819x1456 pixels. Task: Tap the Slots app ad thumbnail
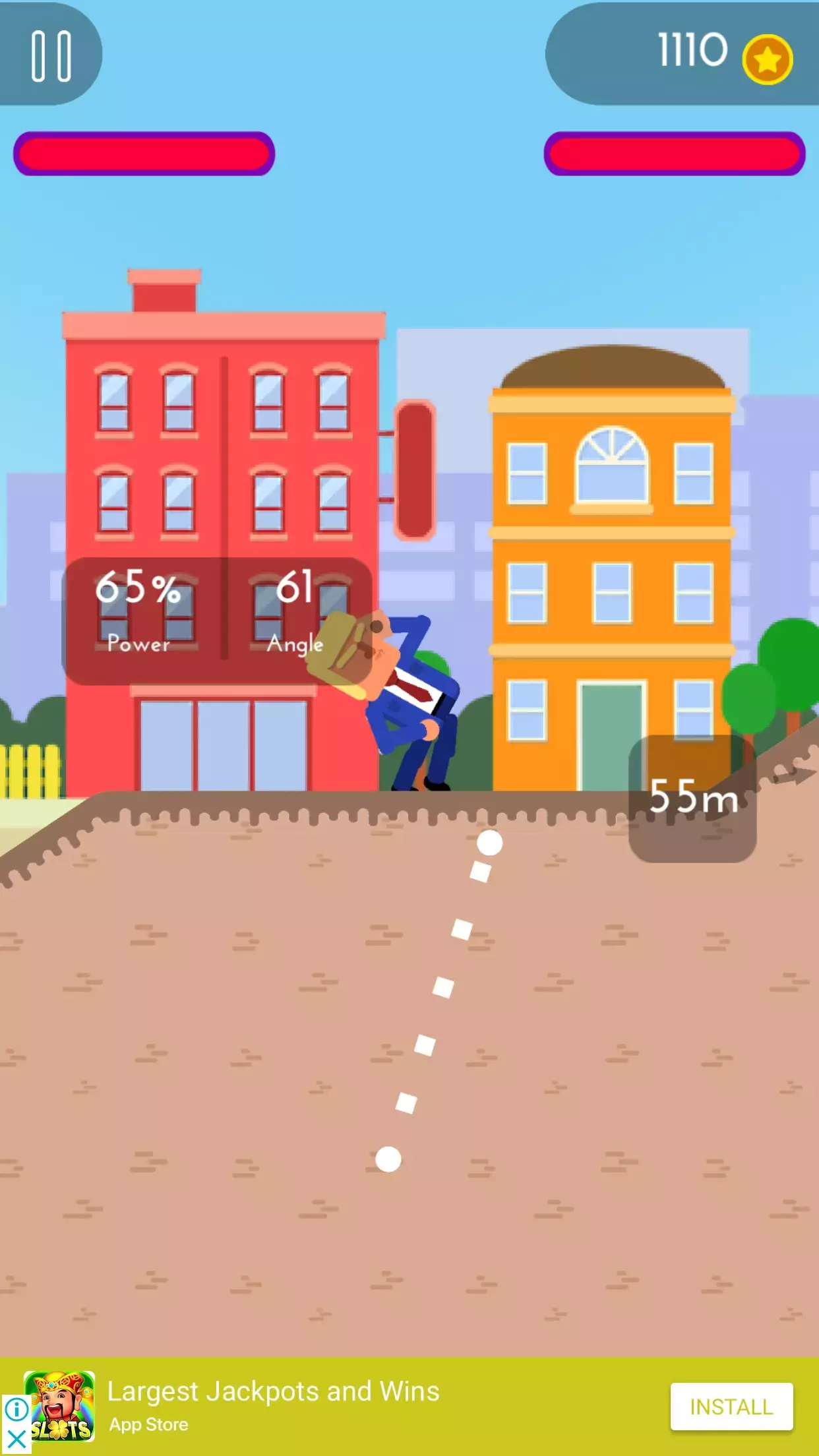61,1405
